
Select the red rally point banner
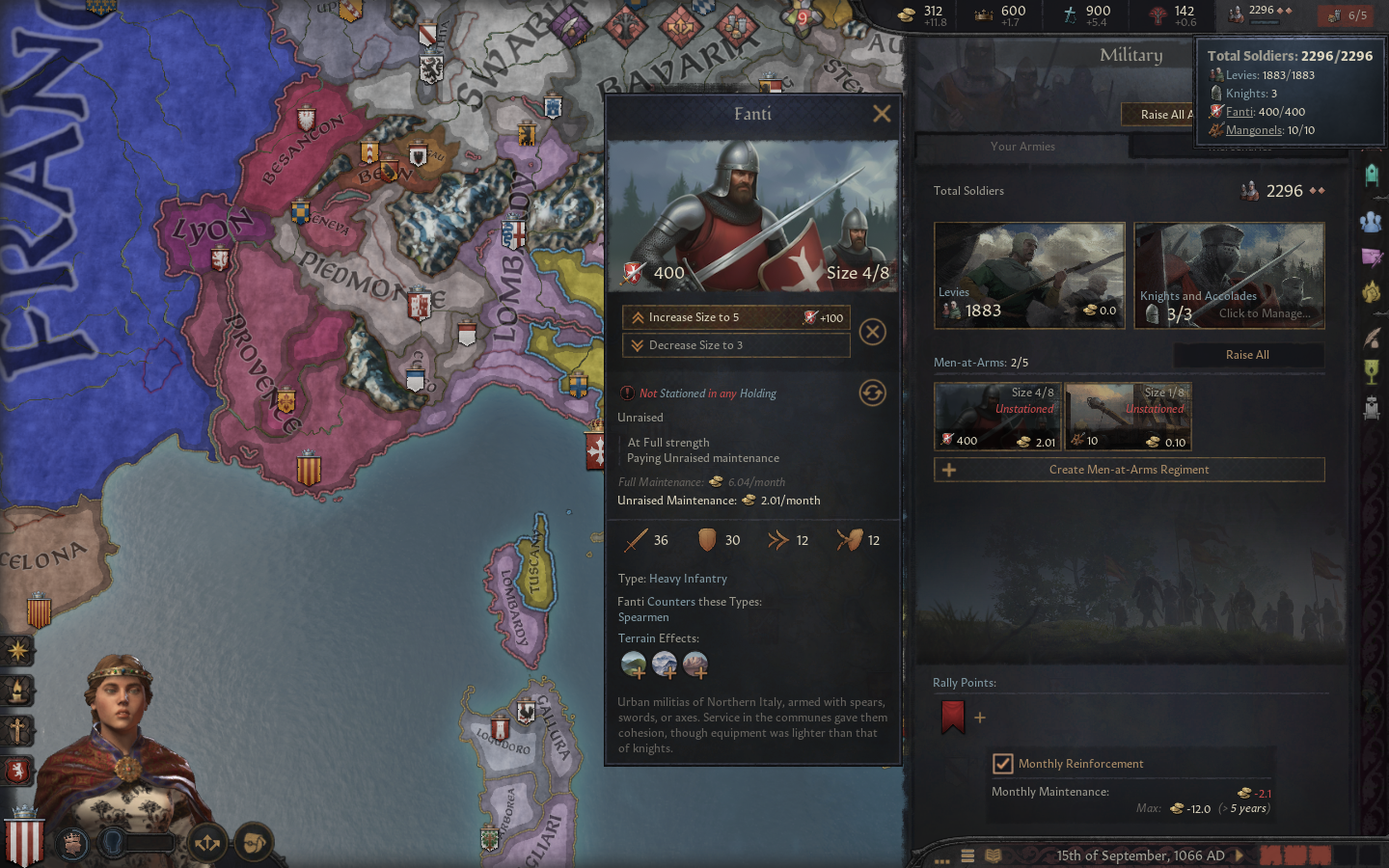pyautogui.click(x=953, y=717)
